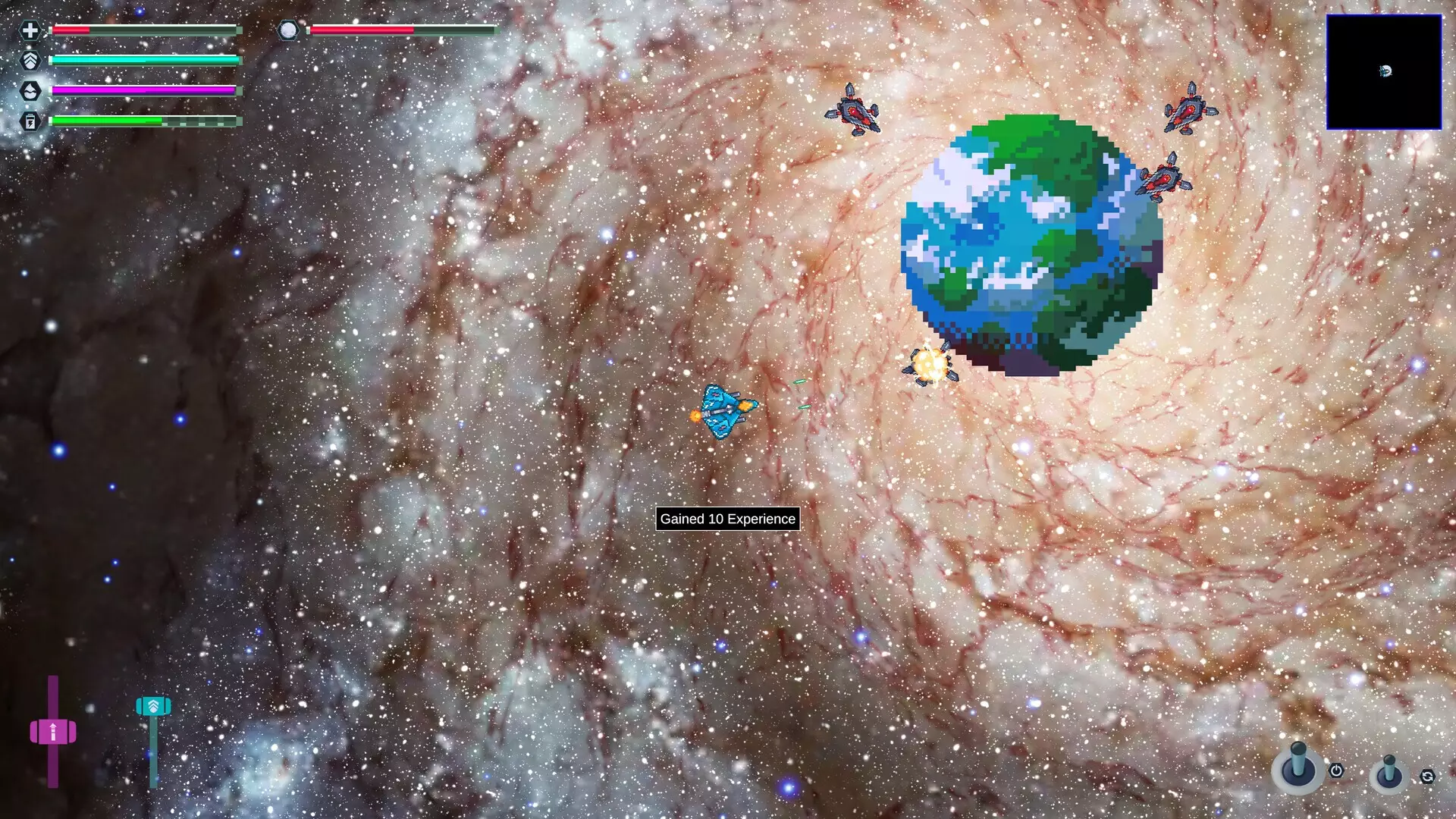Select the fuel droplet hexagon icon
This screenshot has width=1456, height=819.
pyautogui.click(x=30, y=90)
